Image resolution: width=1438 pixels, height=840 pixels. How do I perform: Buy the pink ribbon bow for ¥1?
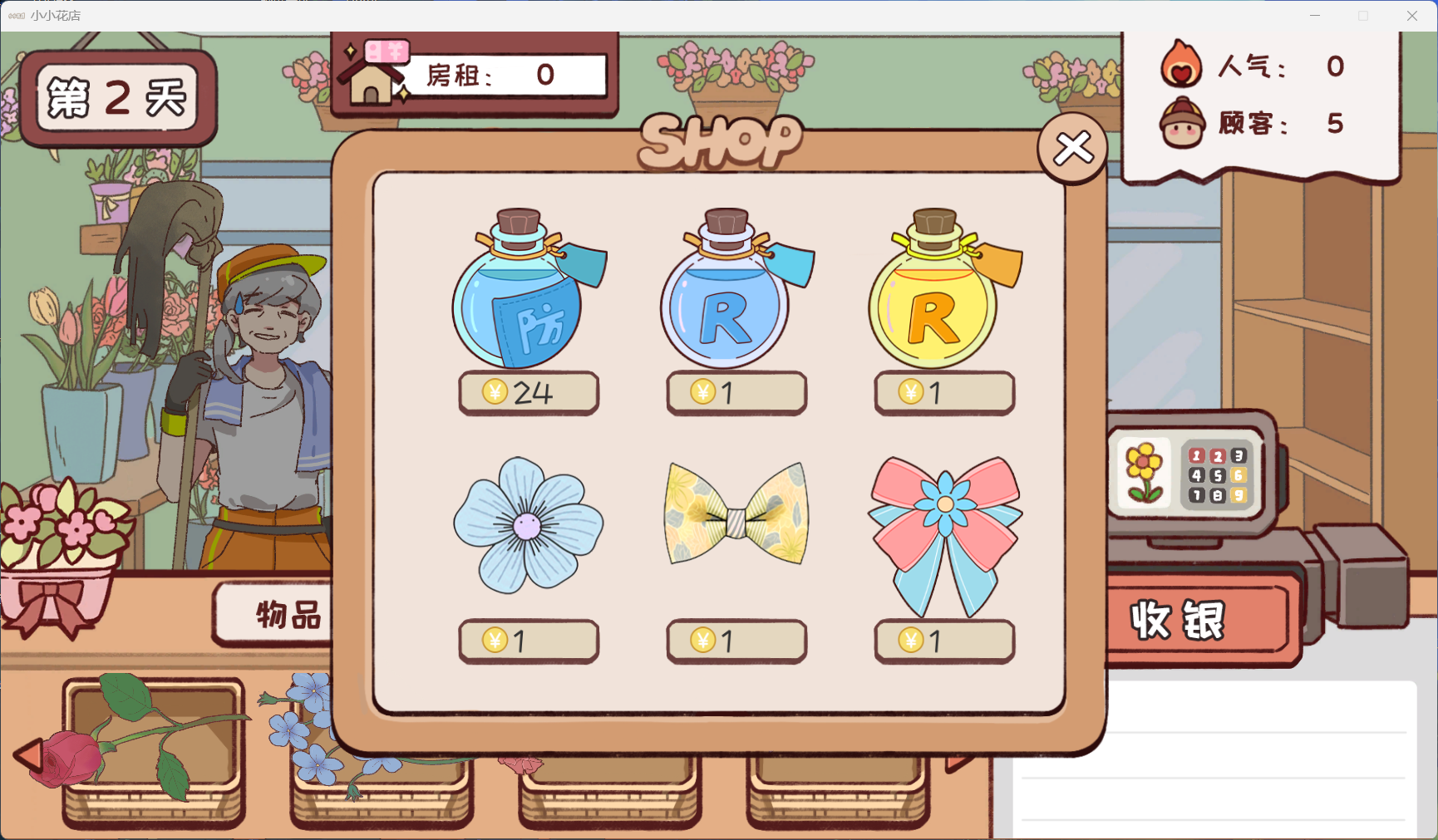pos(943,640)
